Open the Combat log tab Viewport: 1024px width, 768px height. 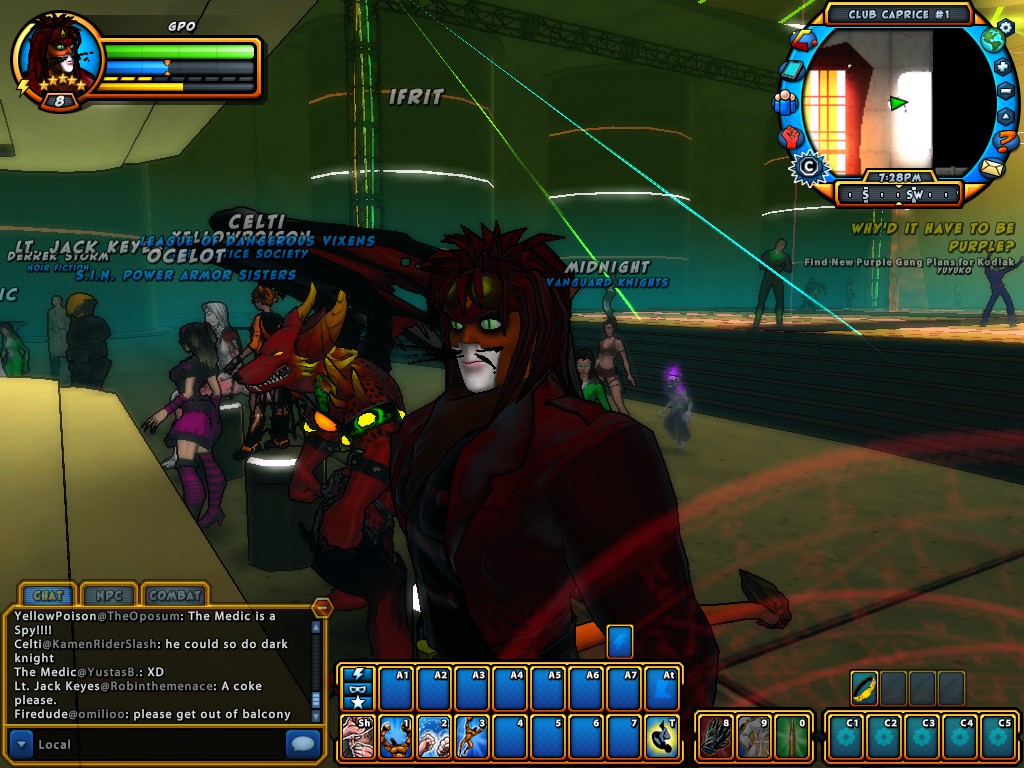point(175,595)
